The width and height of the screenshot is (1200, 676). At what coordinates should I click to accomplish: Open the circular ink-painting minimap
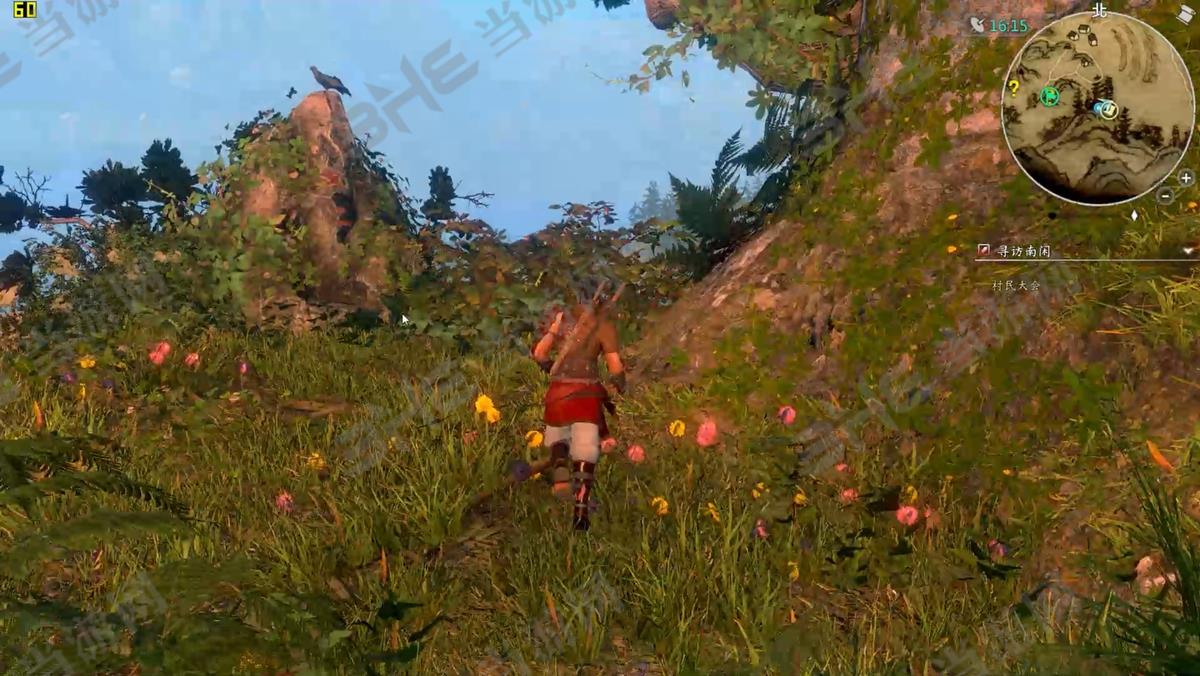1097,107
